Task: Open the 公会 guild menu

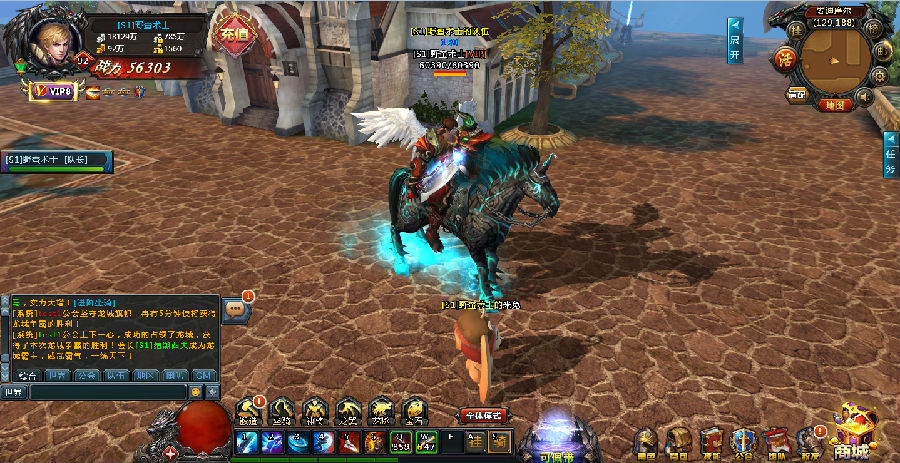Action: [742, 441]
